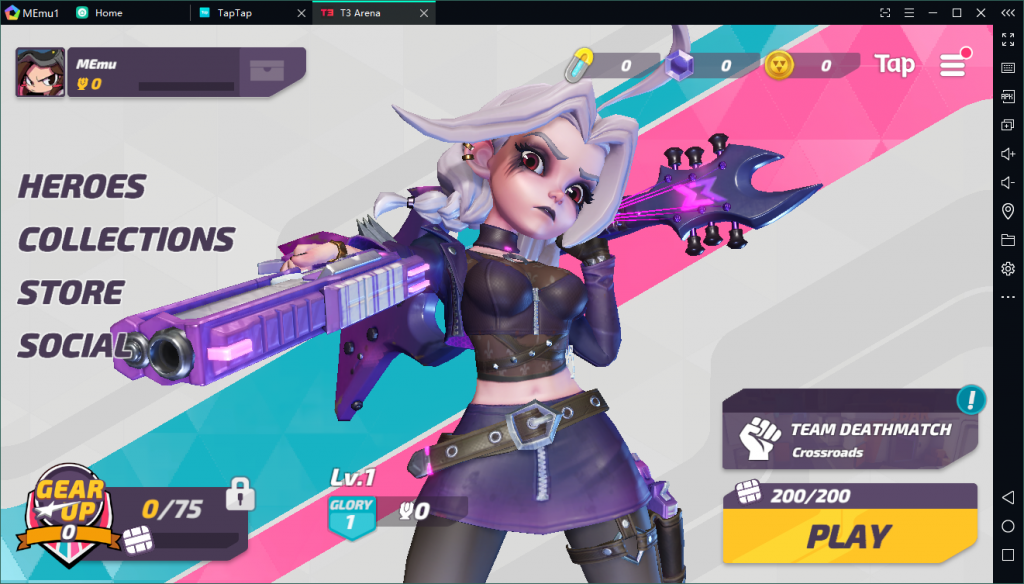1024x584 pixels.
Task: Open the STORE
Action: (71, 293)
